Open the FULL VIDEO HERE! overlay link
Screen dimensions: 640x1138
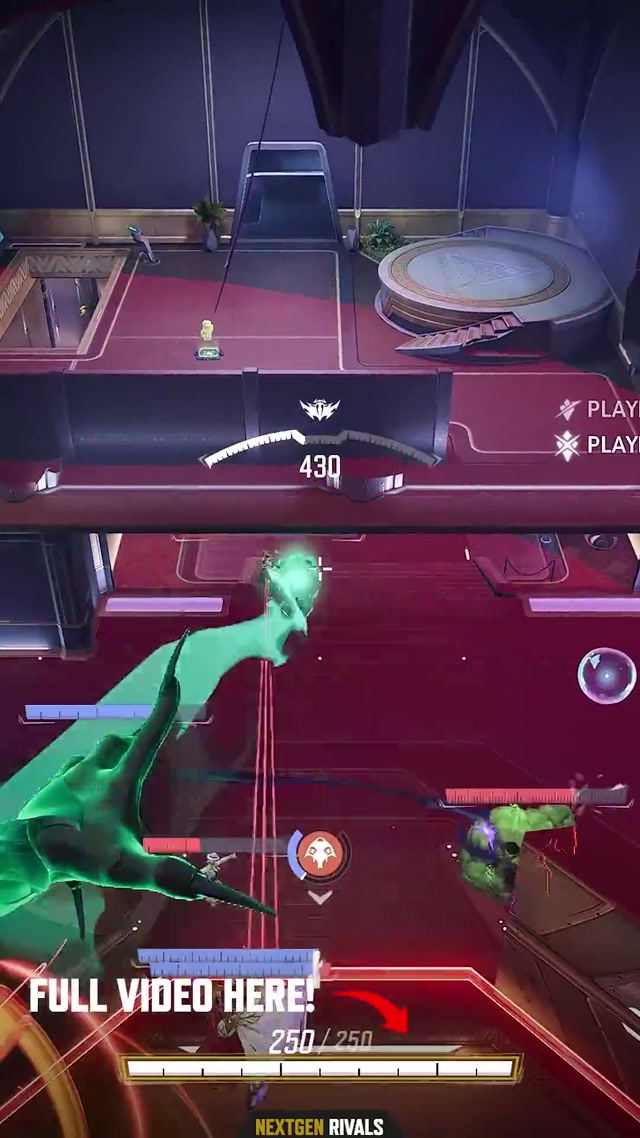[172, 996]
